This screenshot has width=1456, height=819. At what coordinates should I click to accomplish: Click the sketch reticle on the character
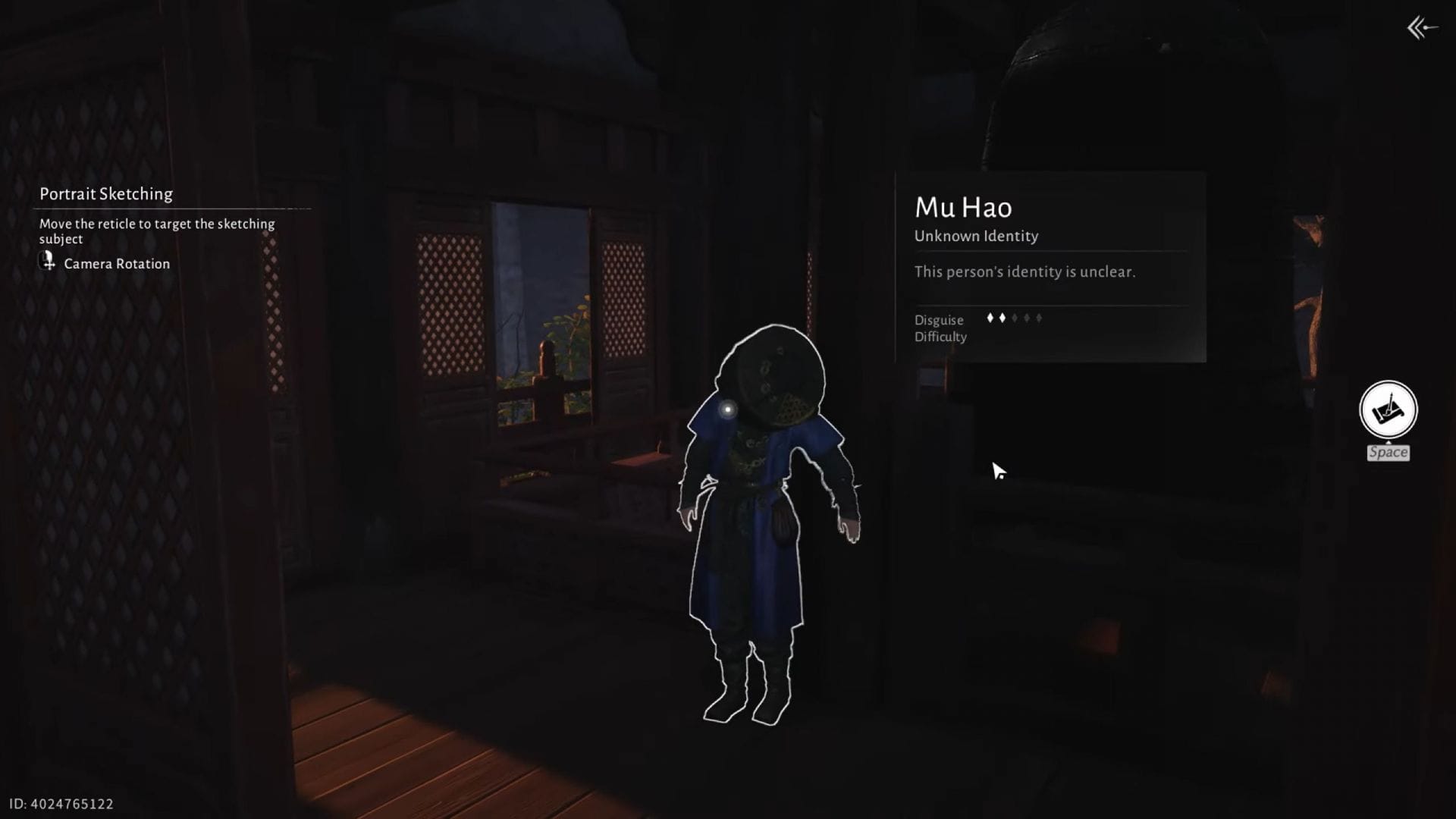[x=729, y=410]
